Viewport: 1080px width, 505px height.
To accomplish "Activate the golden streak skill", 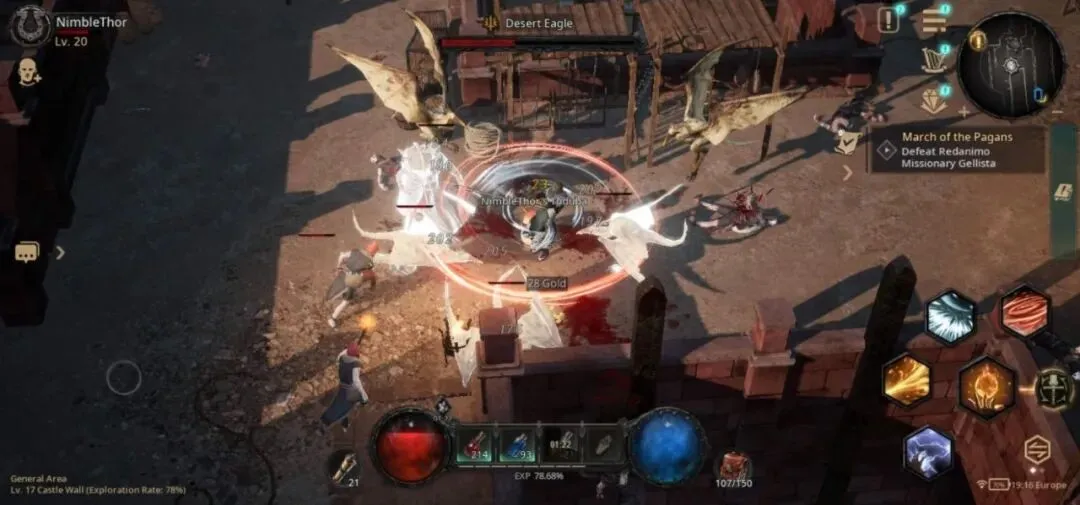I will pyautogui.click(x=907, y=380).
